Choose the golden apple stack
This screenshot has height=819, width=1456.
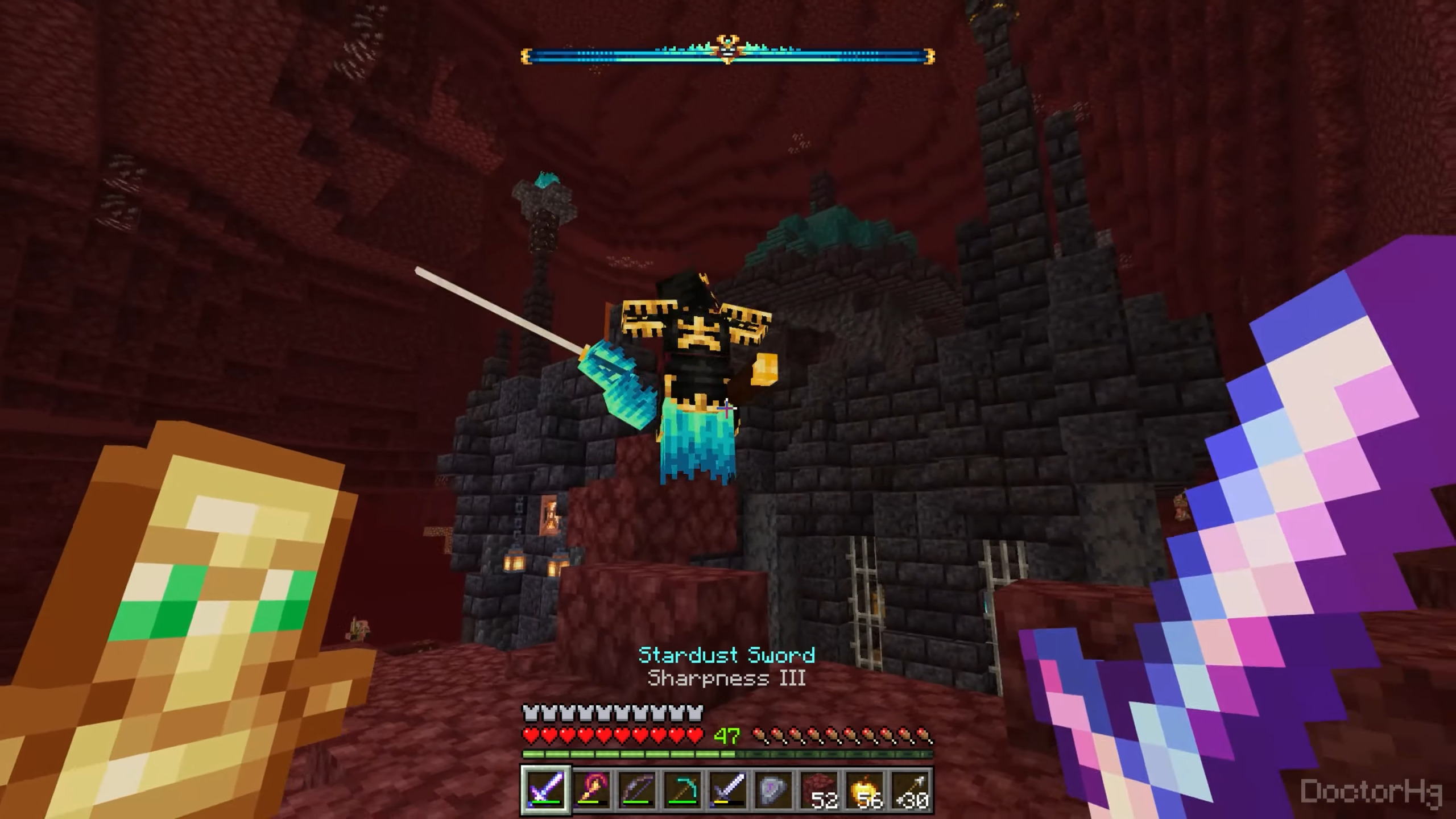(x=864, y=789)
